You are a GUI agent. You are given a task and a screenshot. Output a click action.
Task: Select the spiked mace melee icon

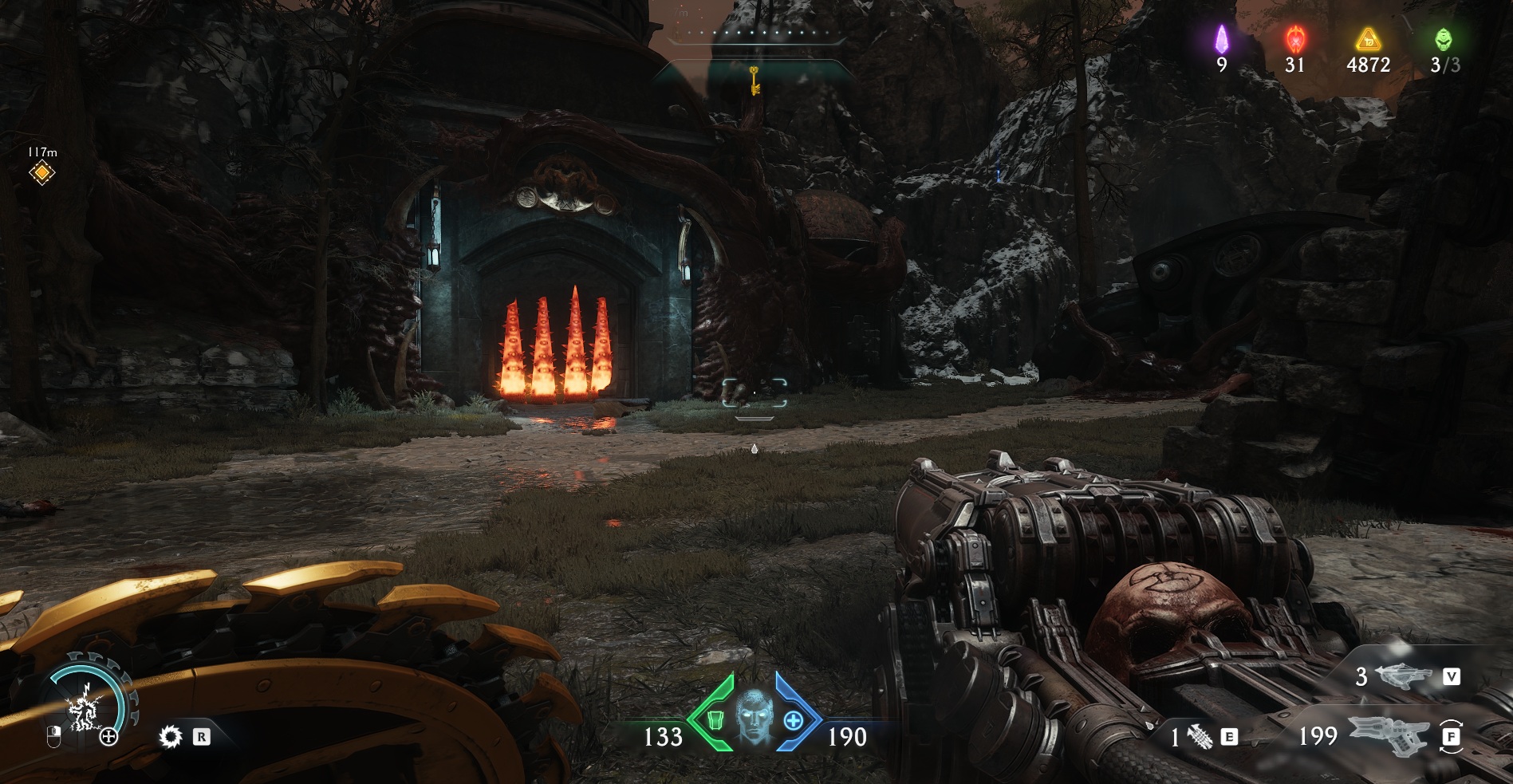click(x=1200, y=738)
